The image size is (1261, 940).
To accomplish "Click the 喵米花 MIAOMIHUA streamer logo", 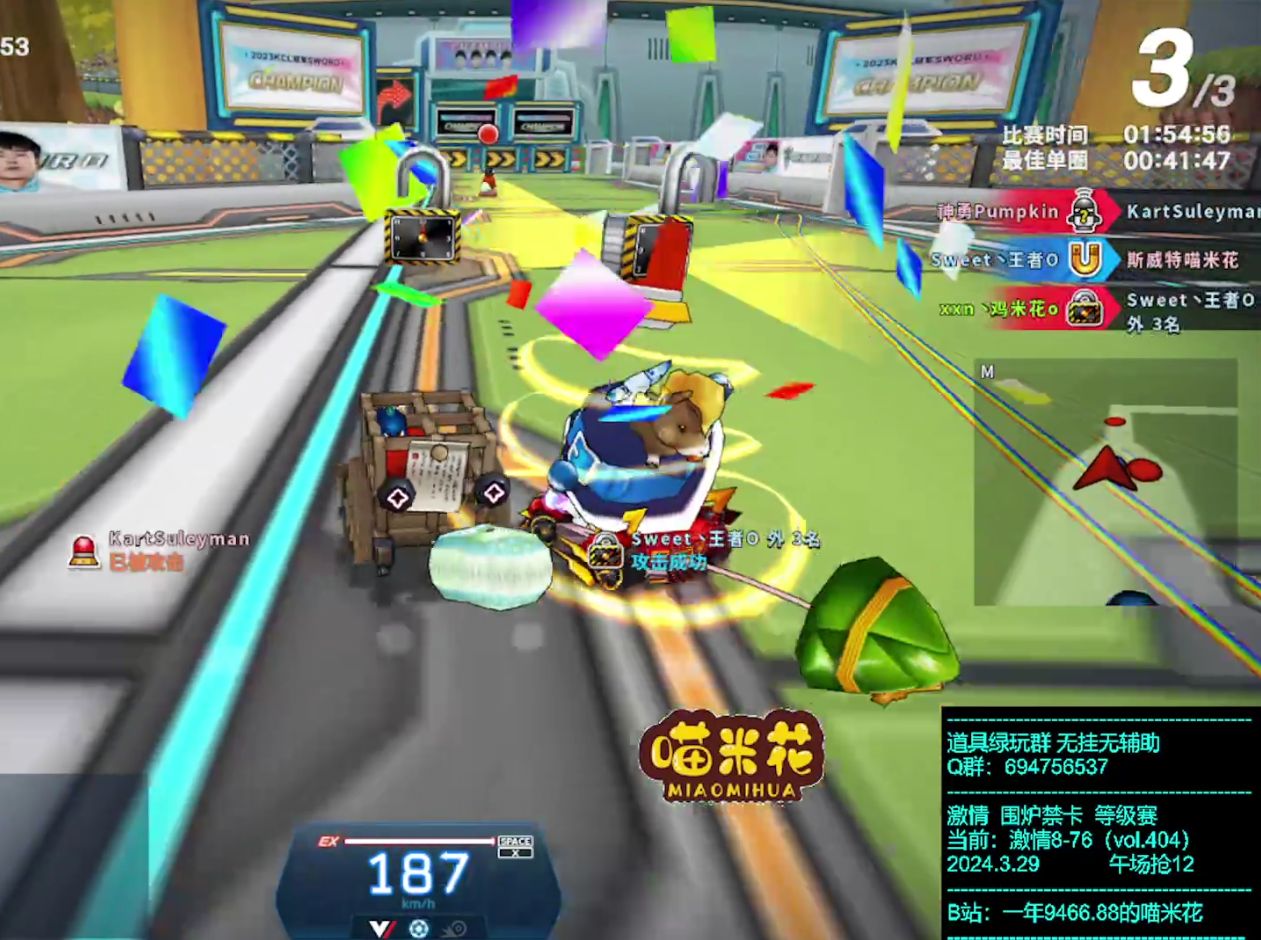I will coord(732,756).
